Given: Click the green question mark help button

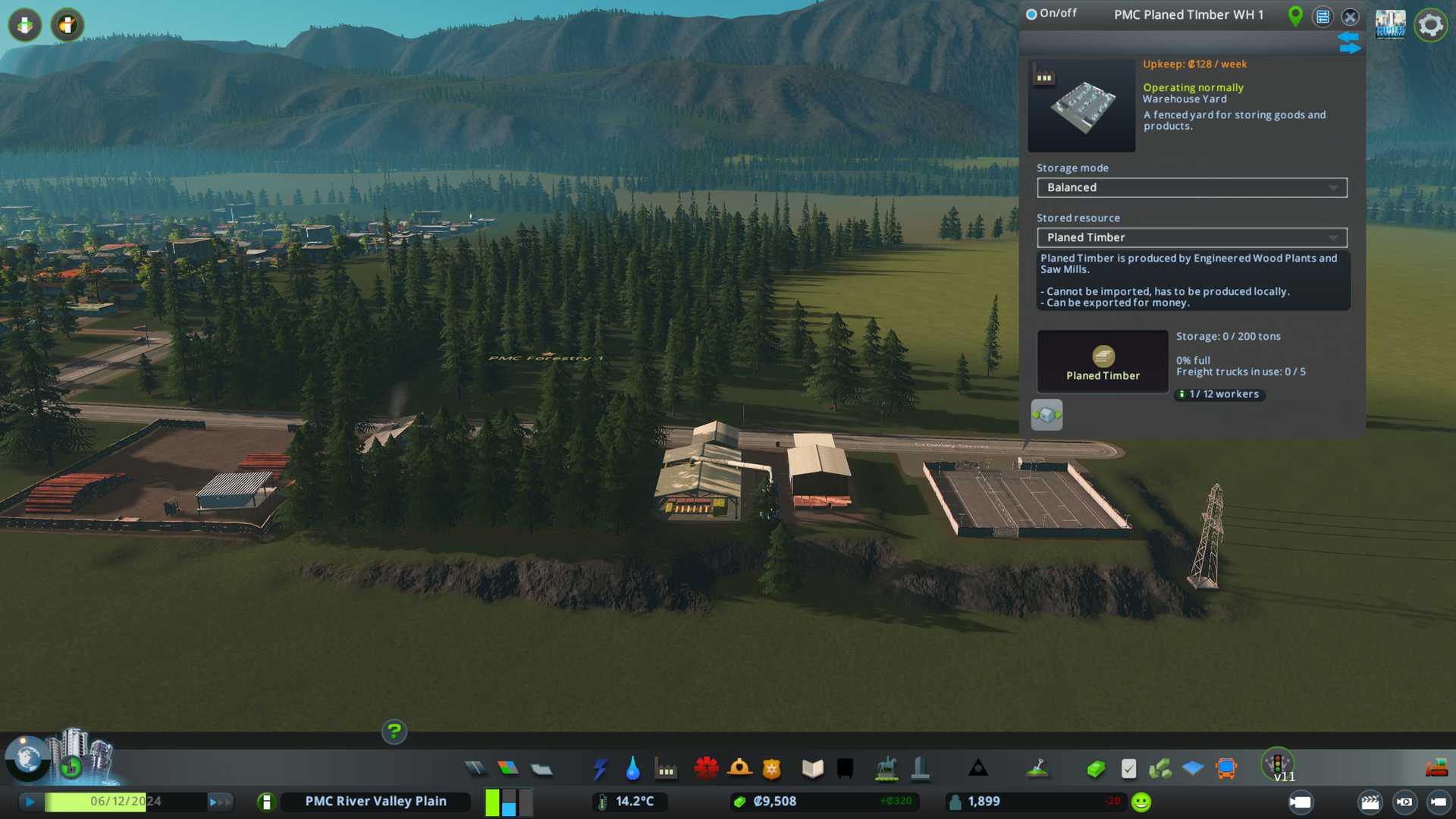Looking at the screenshot, I should 394,732.
